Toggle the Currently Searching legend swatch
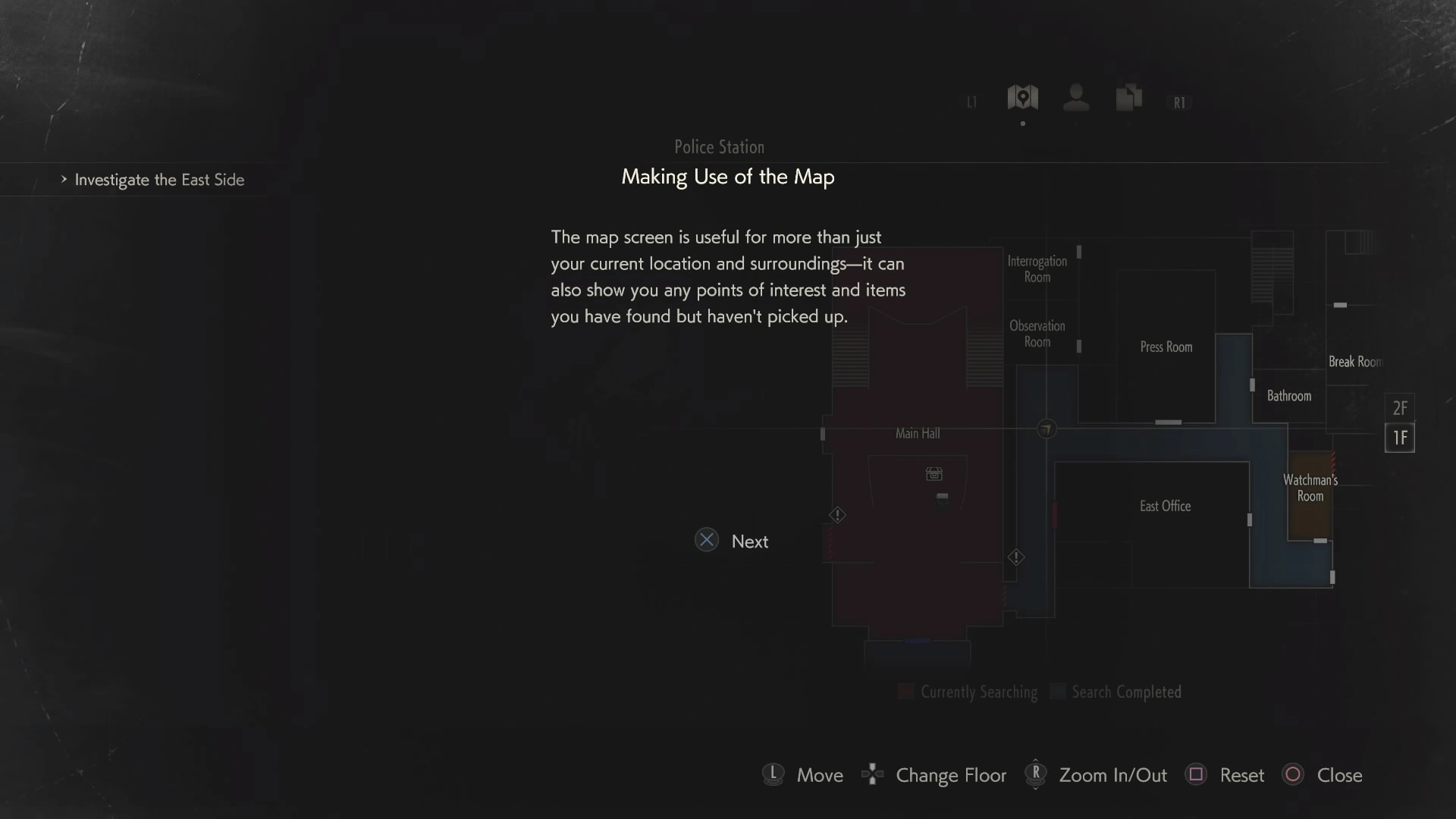Viewport: 1456px width, 819px height. 905,691
